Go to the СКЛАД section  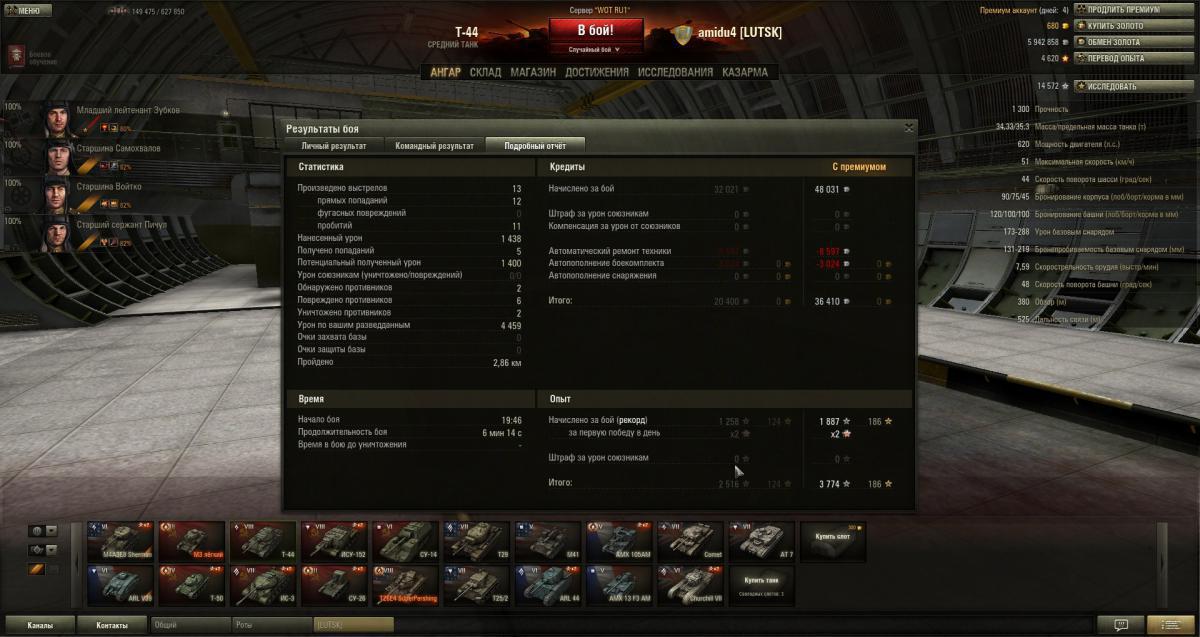point(485,72)
